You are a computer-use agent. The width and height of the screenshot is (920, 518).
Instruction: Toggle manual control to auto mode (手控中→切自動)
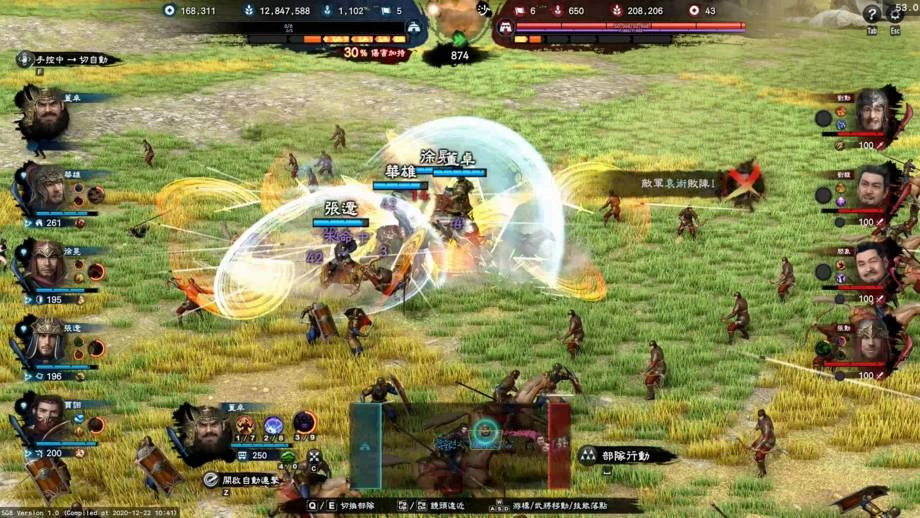[68, 60]
